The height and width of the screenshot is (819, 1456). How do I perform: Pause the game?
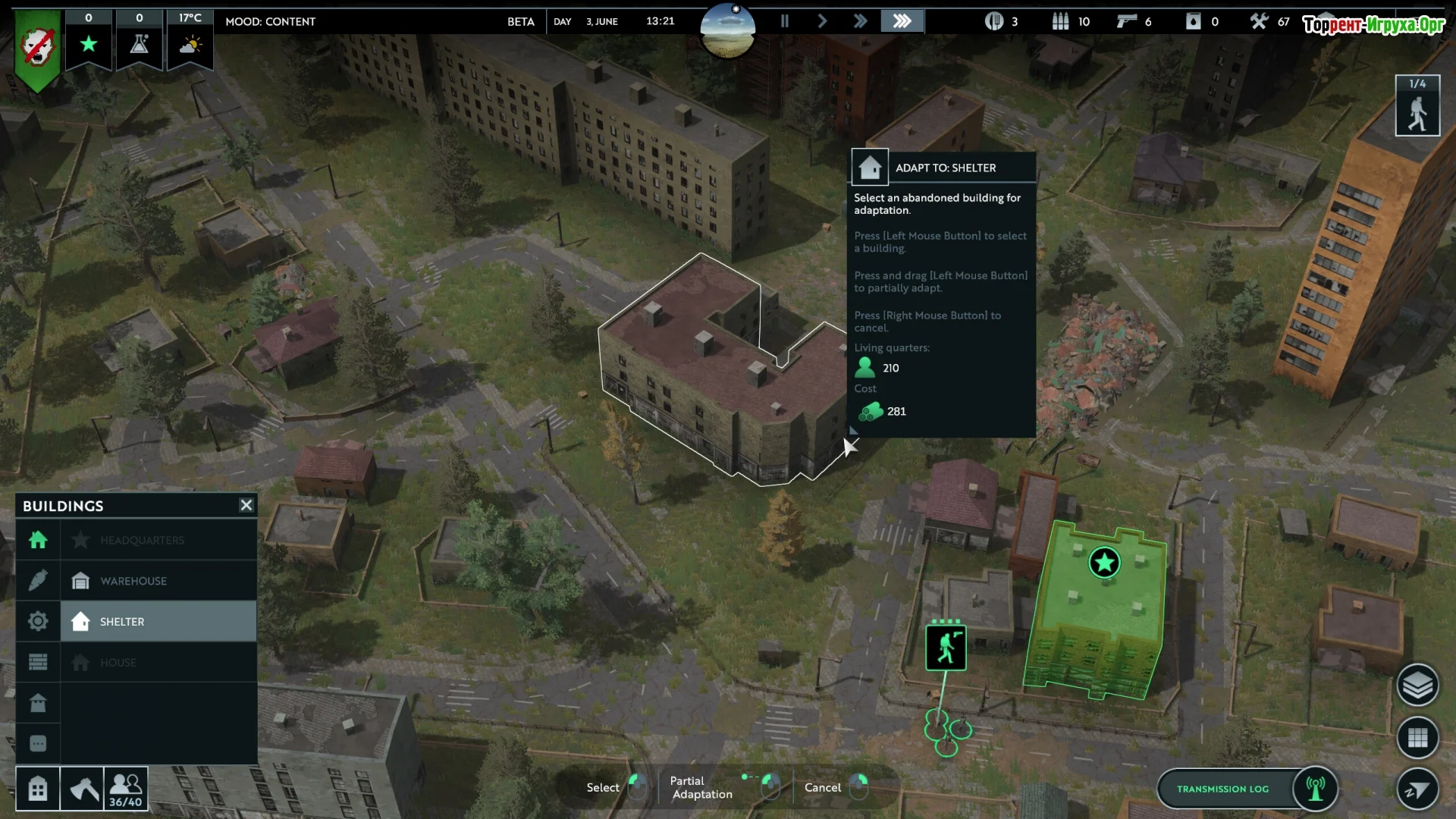pos(785,21)
